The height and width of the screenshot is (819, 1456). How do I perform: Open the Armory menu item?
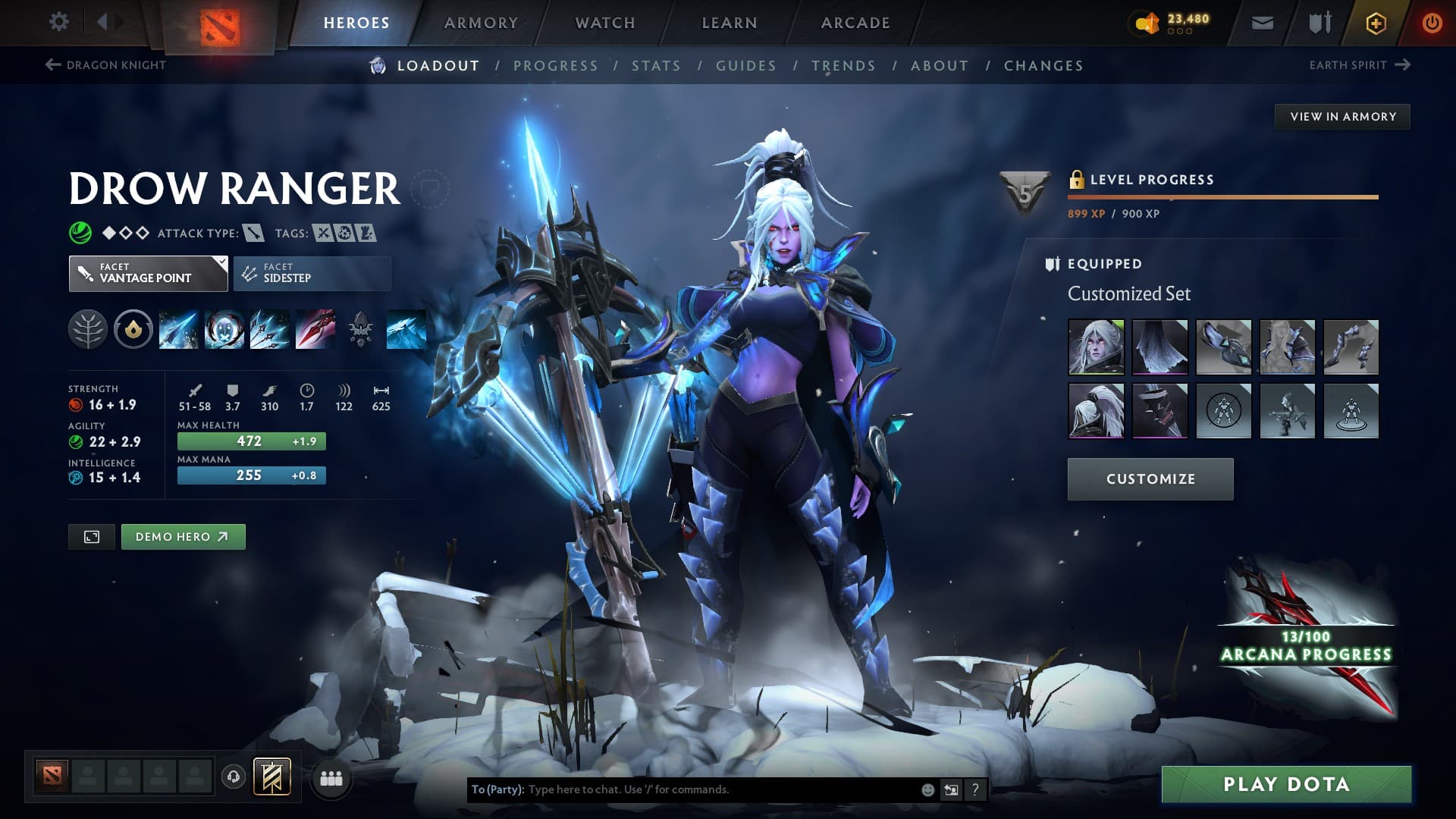(x=480, y=23)
